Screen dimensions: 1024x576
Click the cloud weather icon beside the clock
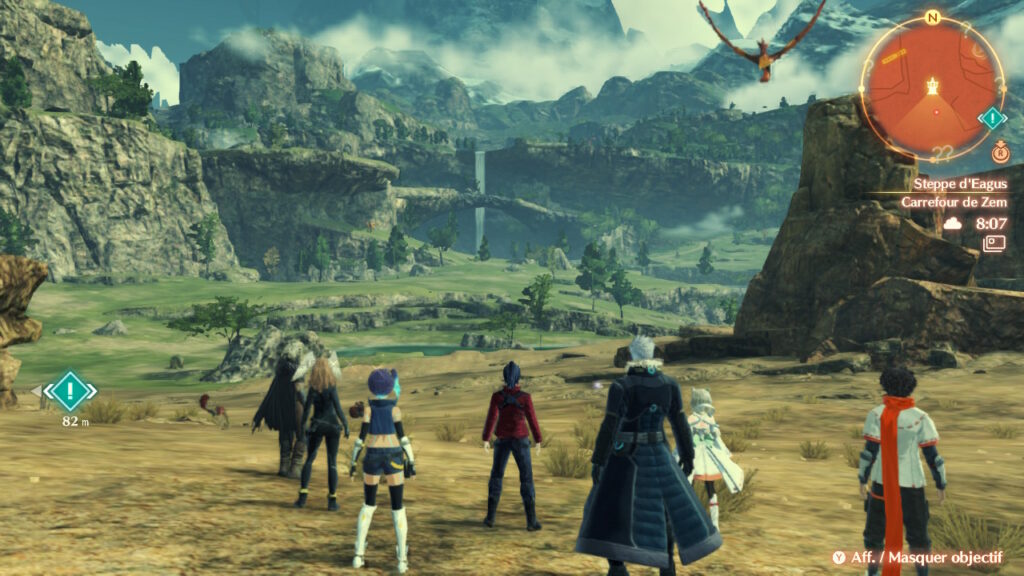coord(952,224)
